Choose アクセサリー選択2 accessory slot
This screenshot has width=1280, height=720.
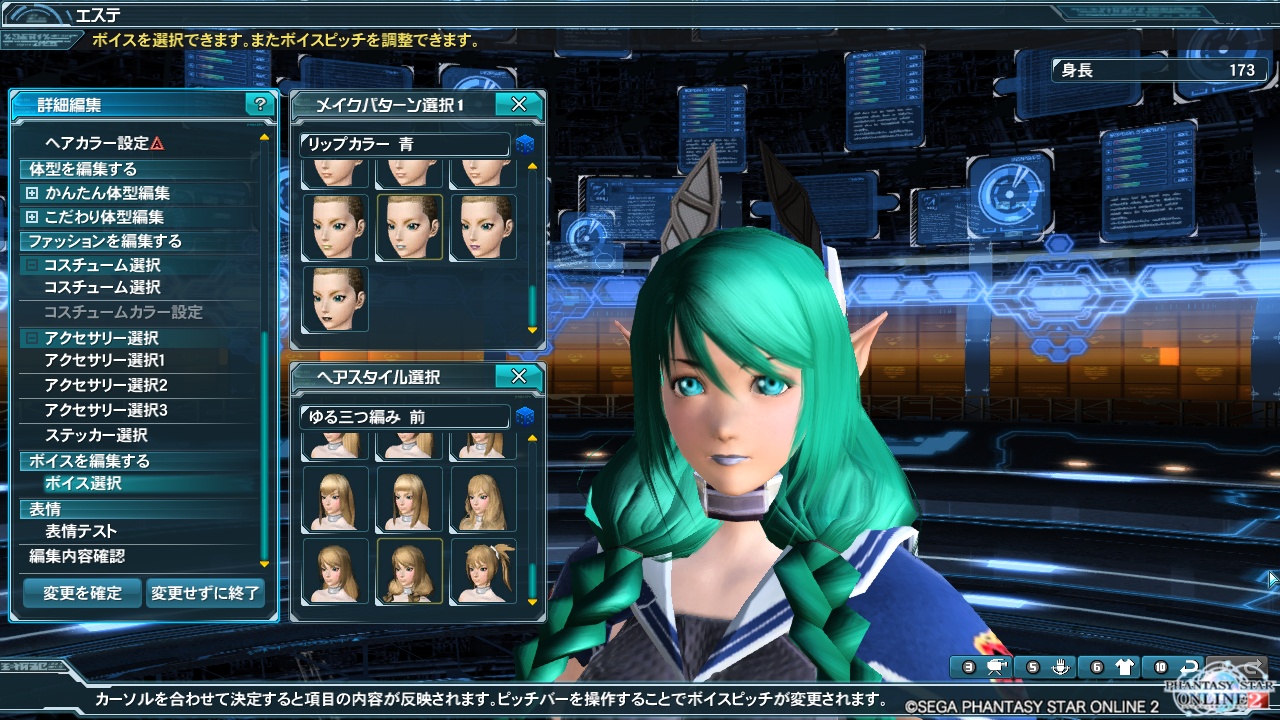click(105, 386)
